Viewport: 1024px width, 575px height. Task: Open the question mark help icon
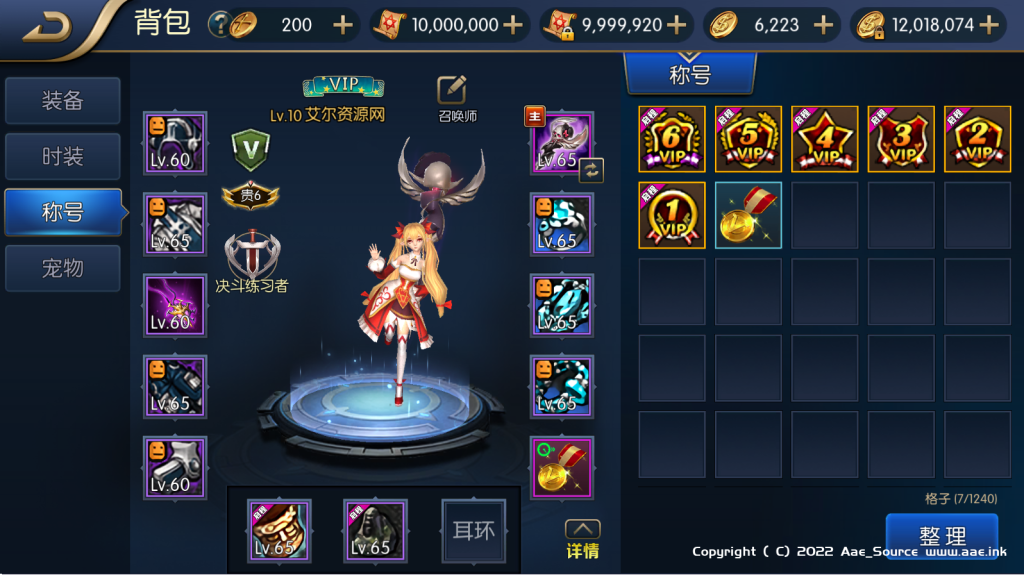(x=218, y=25)
